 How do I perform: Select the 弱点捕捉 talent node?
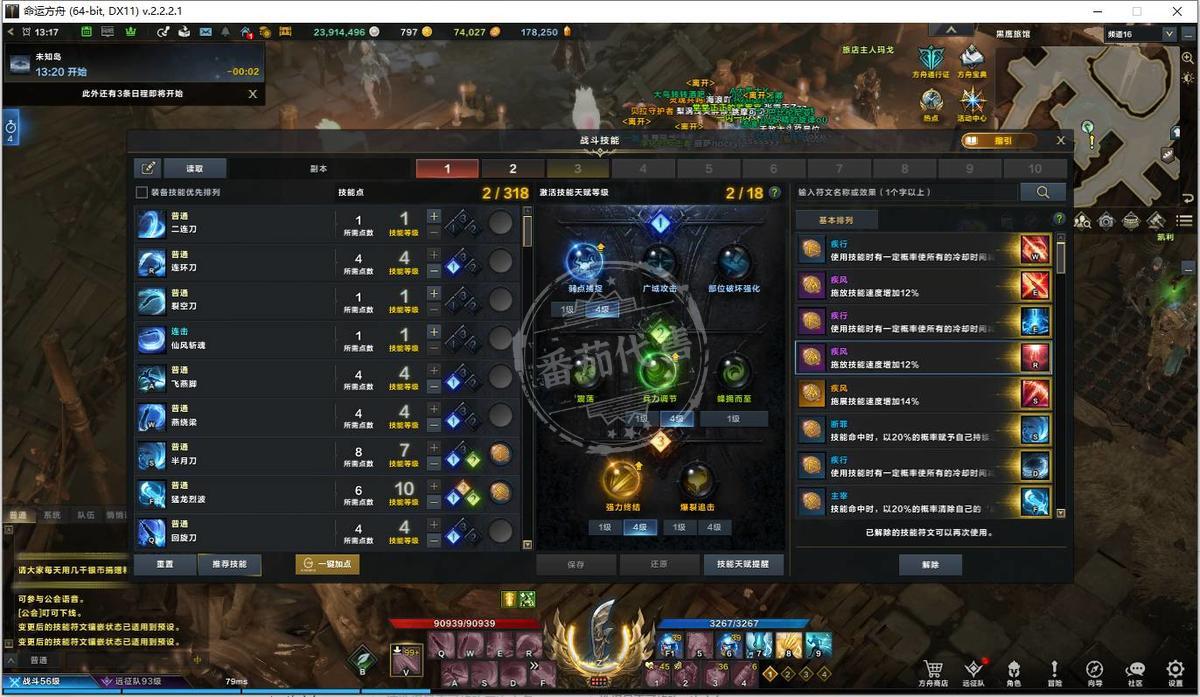(584, 262)
